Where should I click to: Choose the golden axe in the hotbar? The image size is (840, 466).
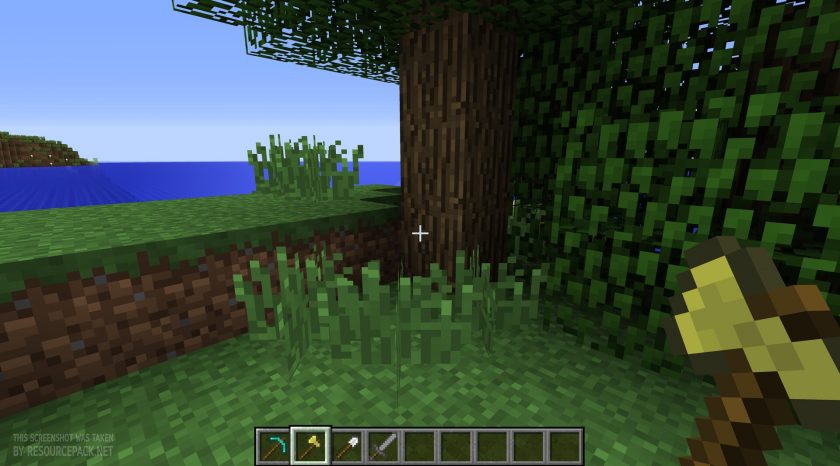point(312,445)
